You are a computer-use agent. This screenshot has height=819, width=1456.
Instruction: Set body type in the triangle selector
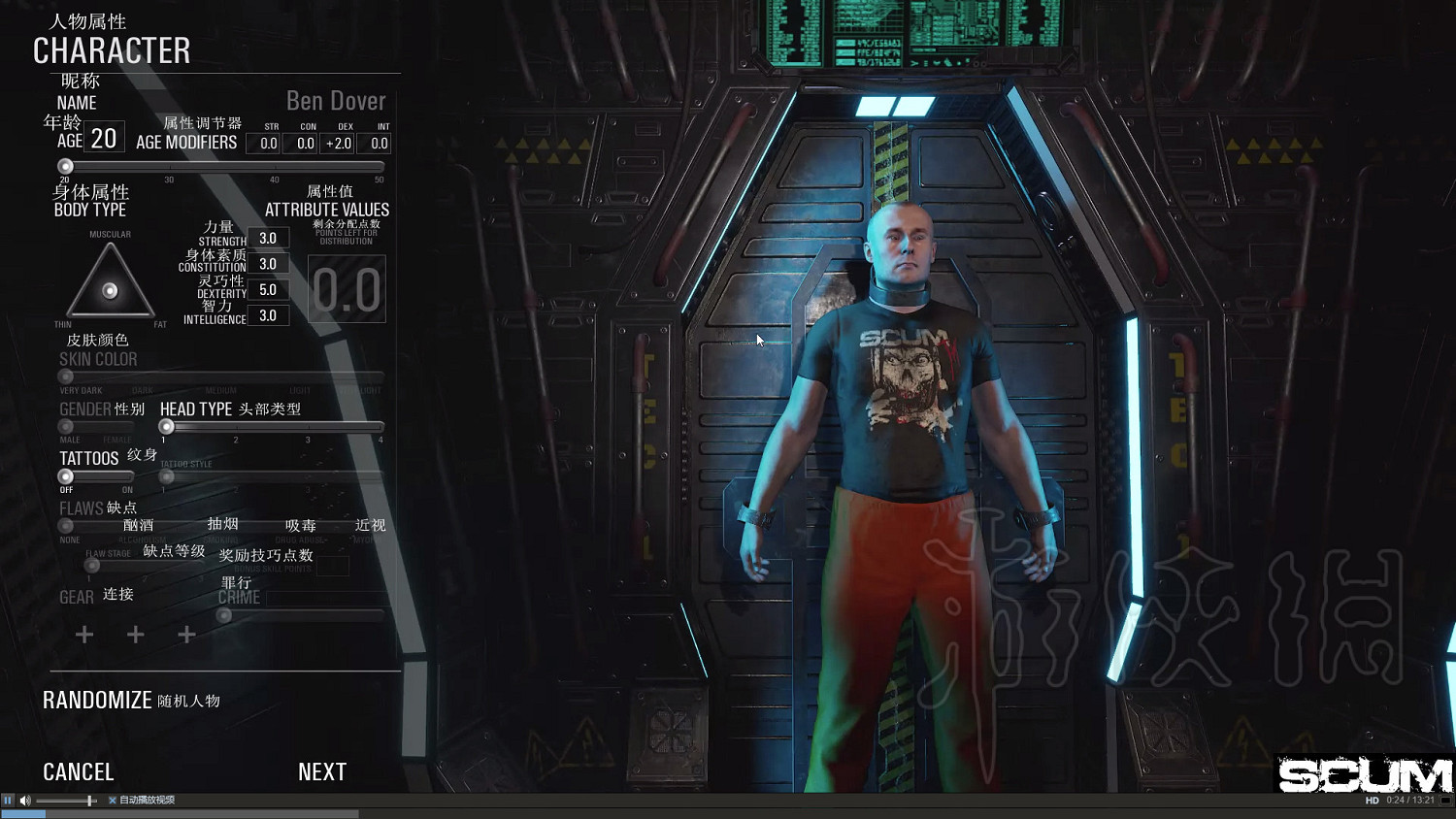click(110, 289)
